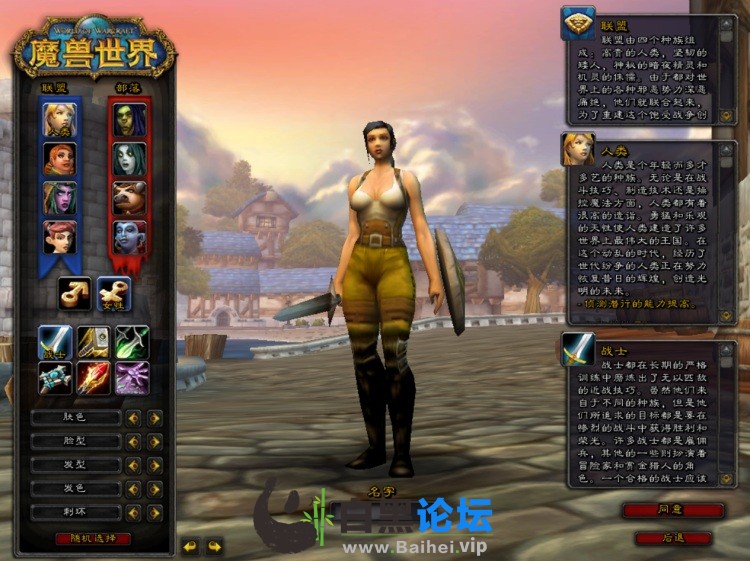Switch character gender to male

pos(75,292)
